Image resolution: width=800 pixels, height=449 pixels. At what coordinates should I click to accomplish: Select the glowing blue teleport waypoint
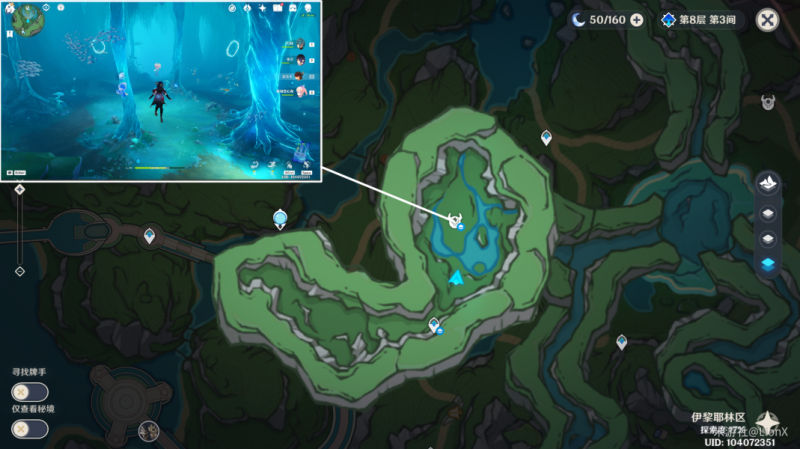click(280, 217)
